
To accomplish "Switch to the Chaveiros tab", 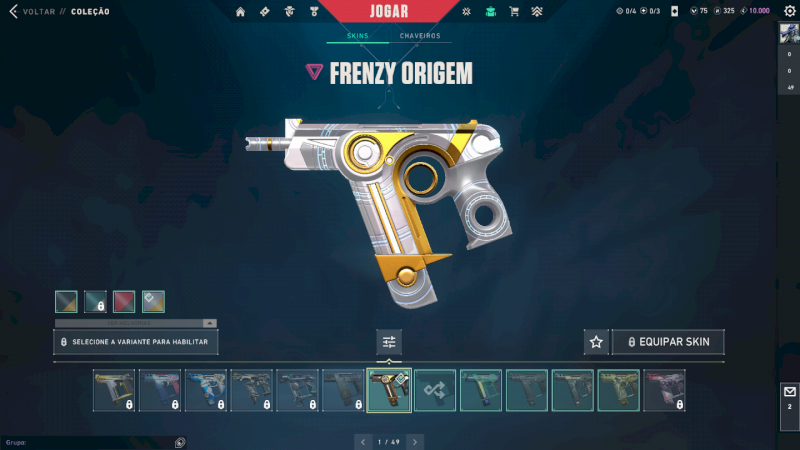I will [x=420, y=36].
